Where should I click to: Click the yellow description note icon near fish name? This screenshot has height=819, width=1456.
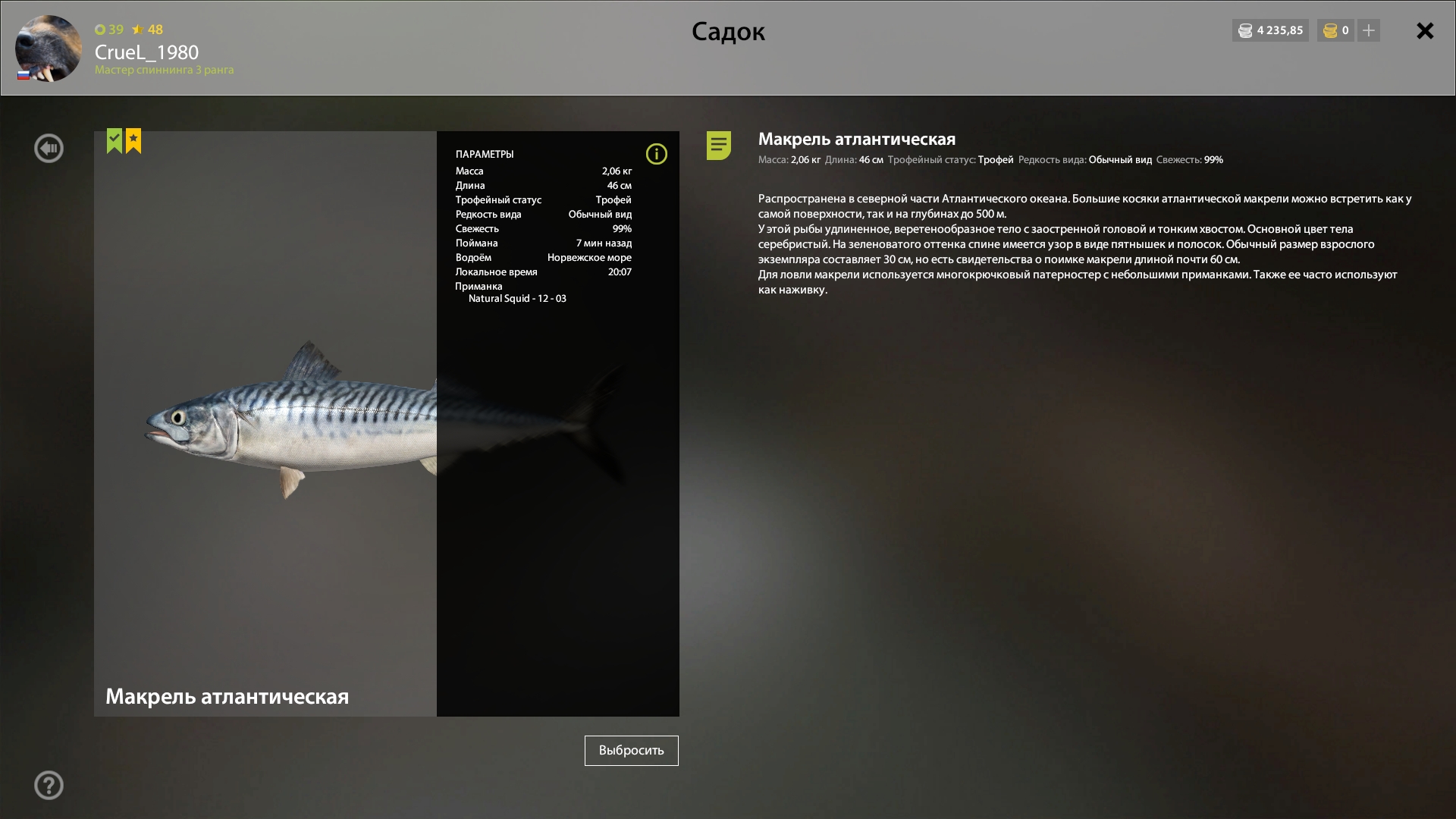[x=718, y=146]
